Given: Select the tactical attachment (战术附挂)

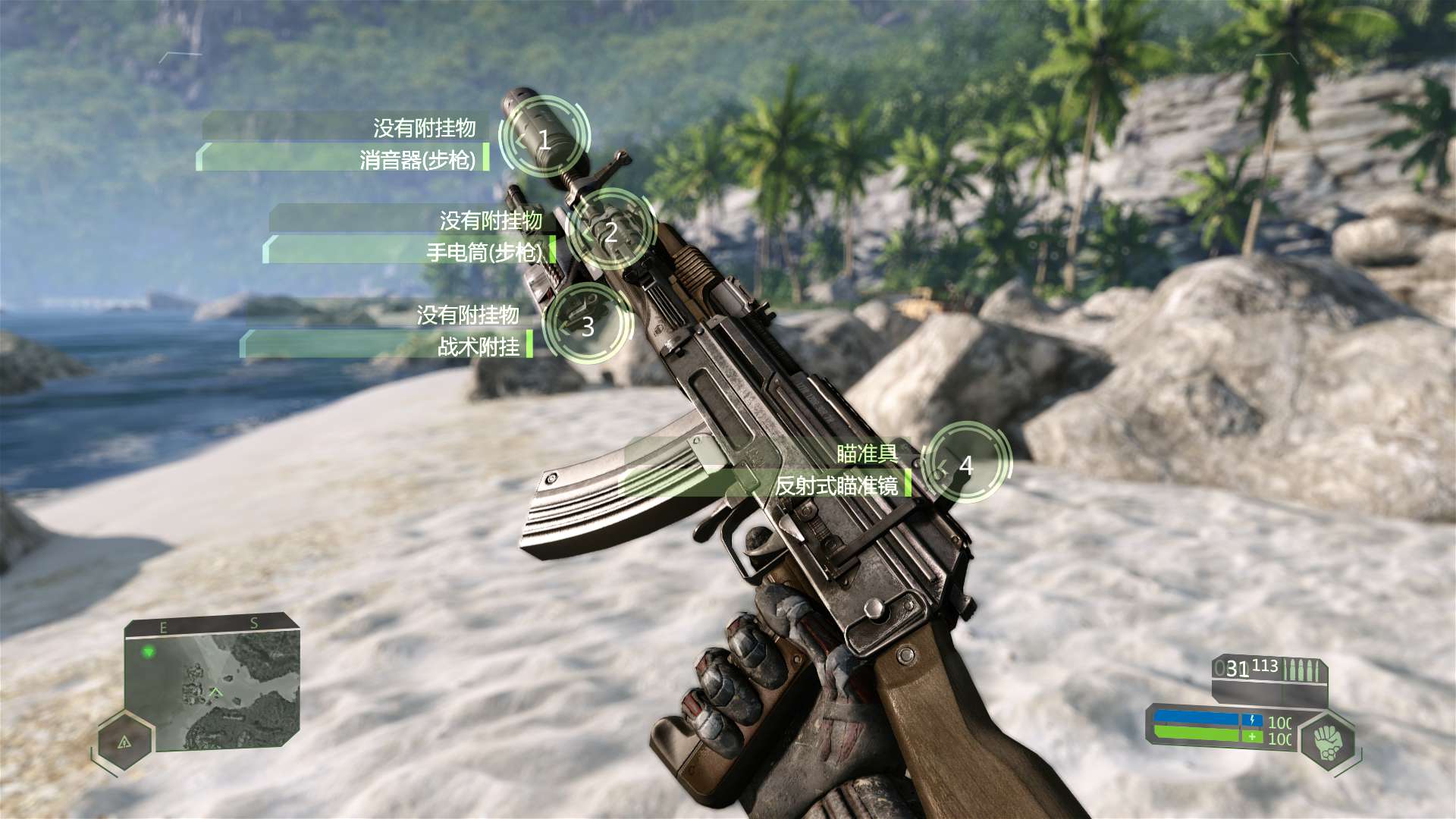Looking at the screenshot, I should 479,347.
